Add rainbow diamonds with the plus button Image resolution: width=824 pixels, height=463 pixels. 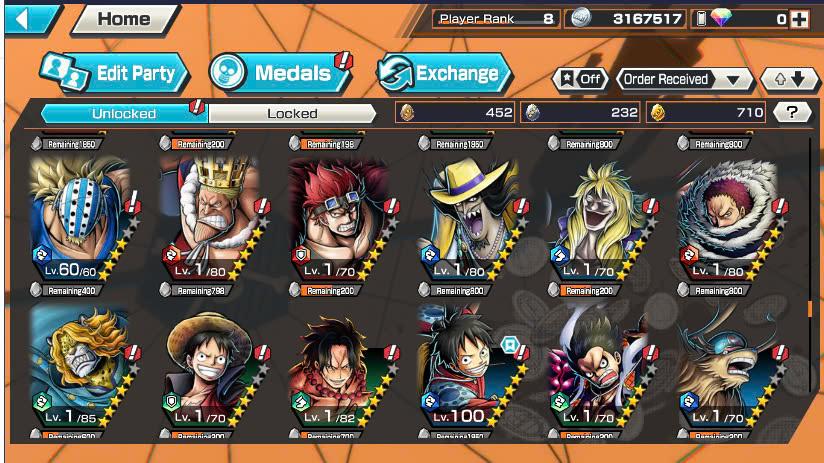coord(799,19)
